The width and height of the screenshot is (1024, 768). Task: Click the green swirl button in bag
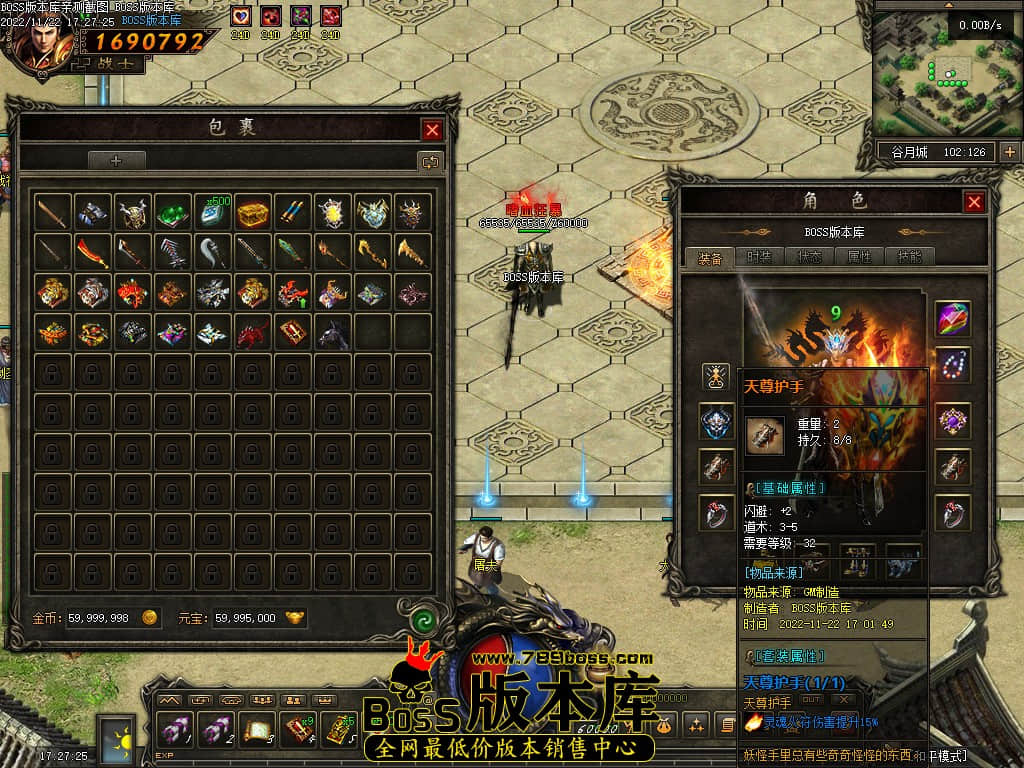click(421, 620)
